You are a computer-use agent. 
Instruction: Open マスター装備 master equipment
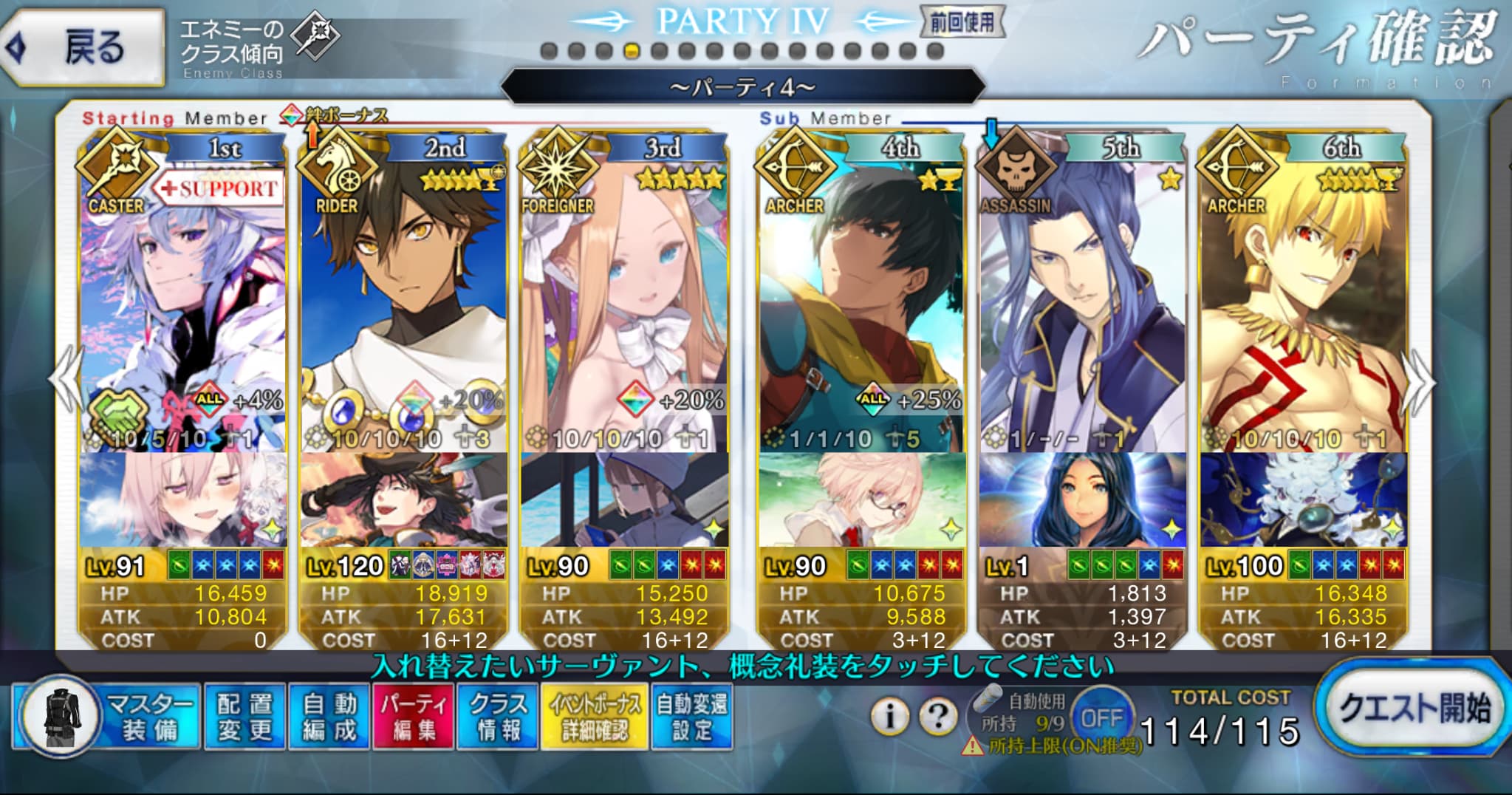tap(108, 717)
